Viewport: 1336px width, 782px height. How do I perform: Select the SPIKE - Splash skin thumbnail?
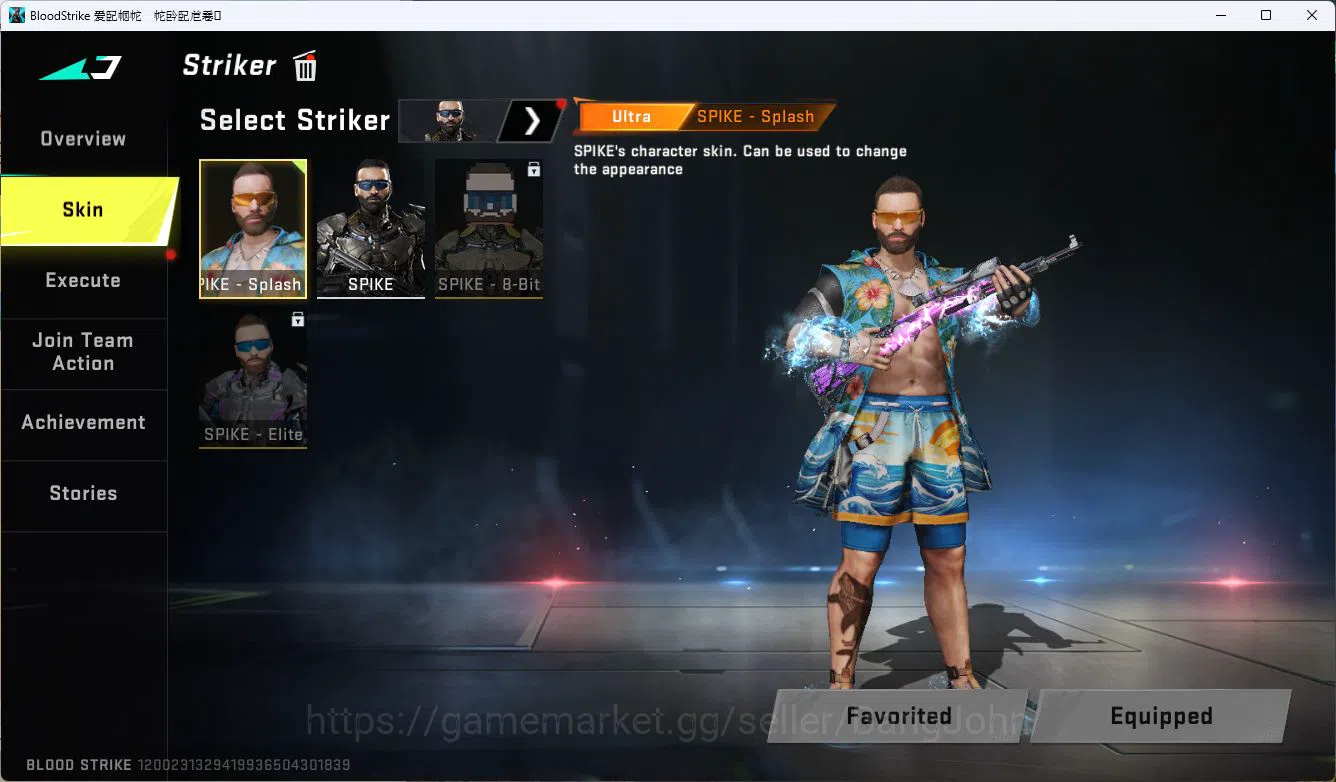coord(252,228)
